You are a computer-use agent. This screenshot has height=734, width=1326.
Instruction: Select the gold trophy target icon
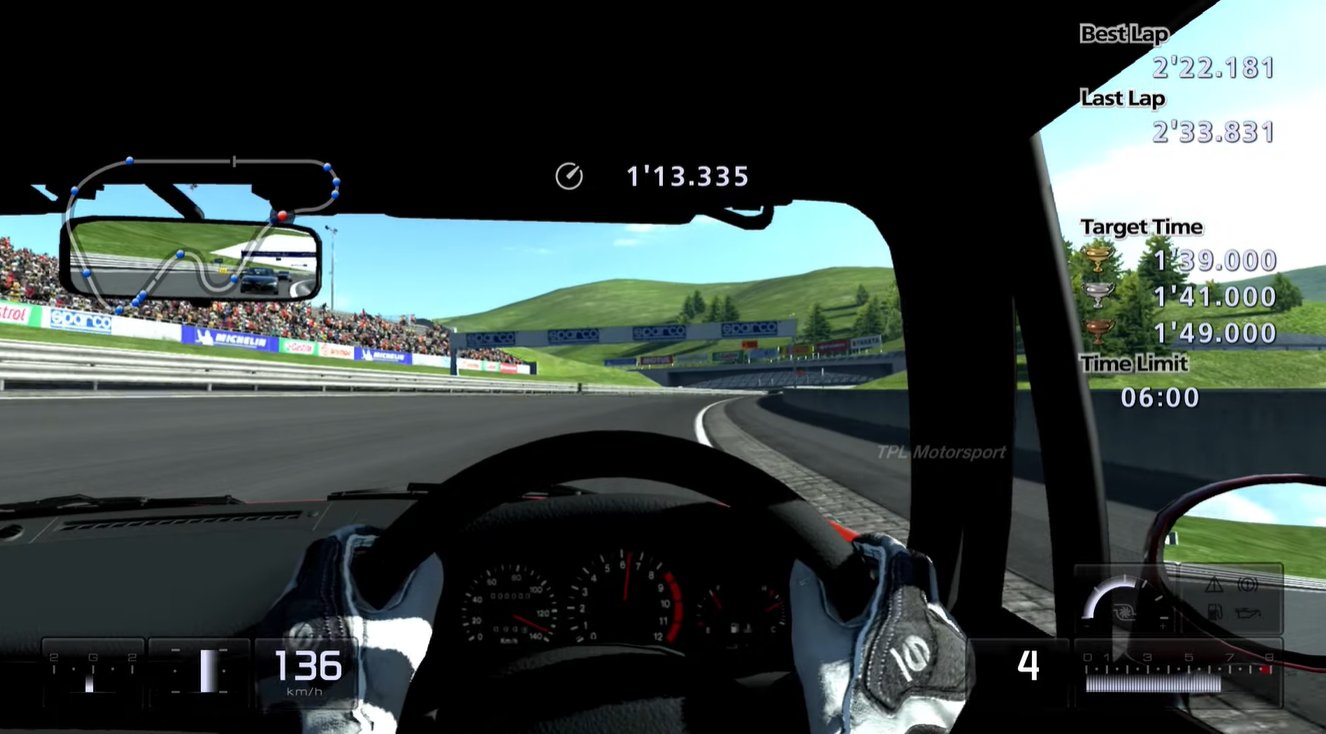[x=1099, y=260]
